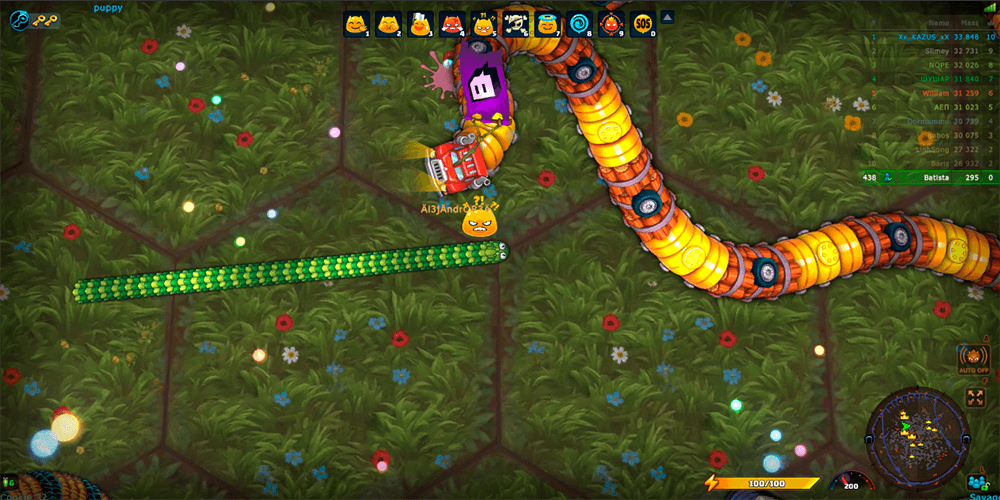Toggle fullscreen with the four-arrows button
This screenshot has height=500, width=1000.
(975, 398)
